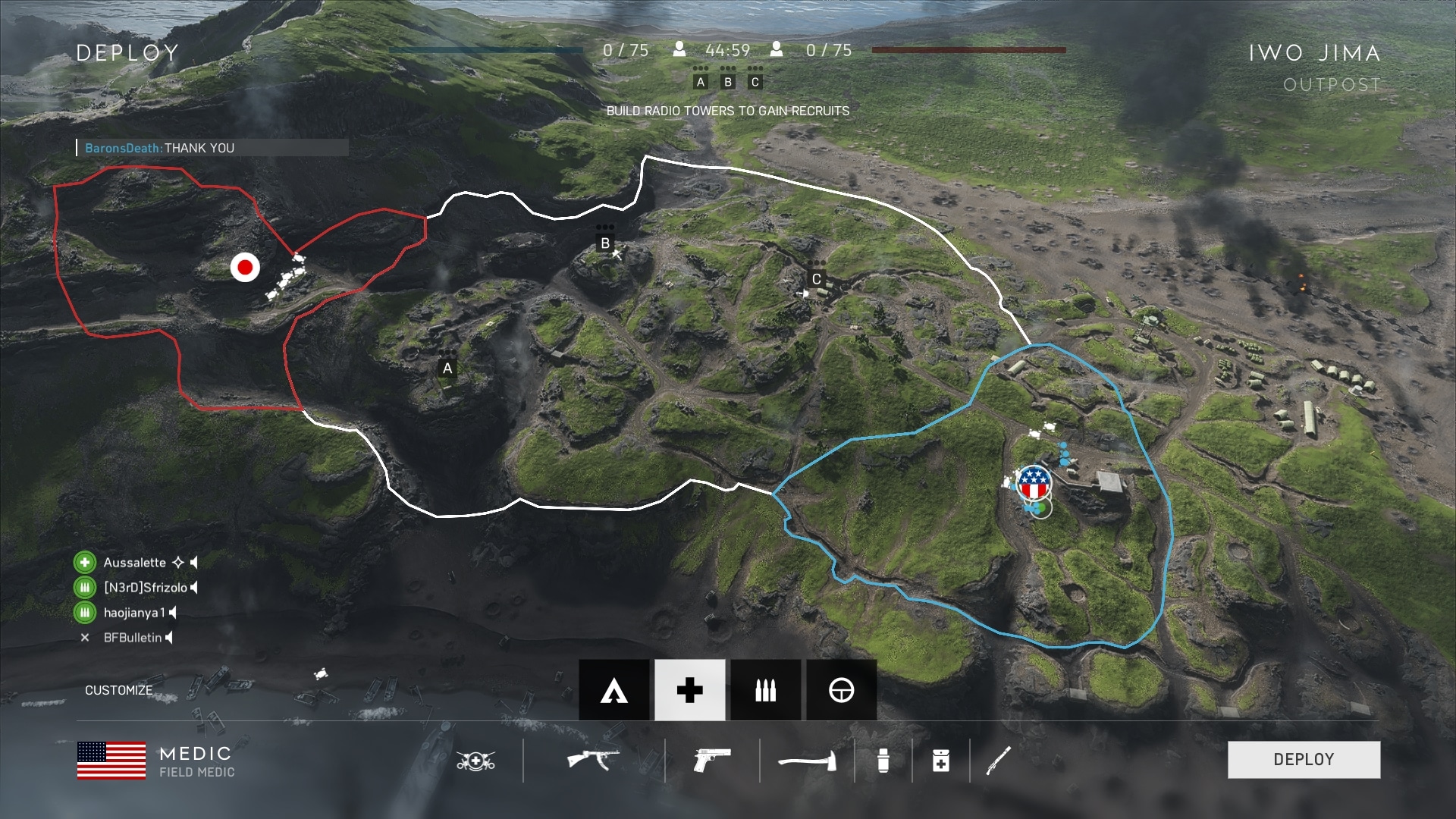Viewport: 1456px width, 819px height.
Task: Select squadmate haojianya1 in squad list
Action: coord(133,613)
